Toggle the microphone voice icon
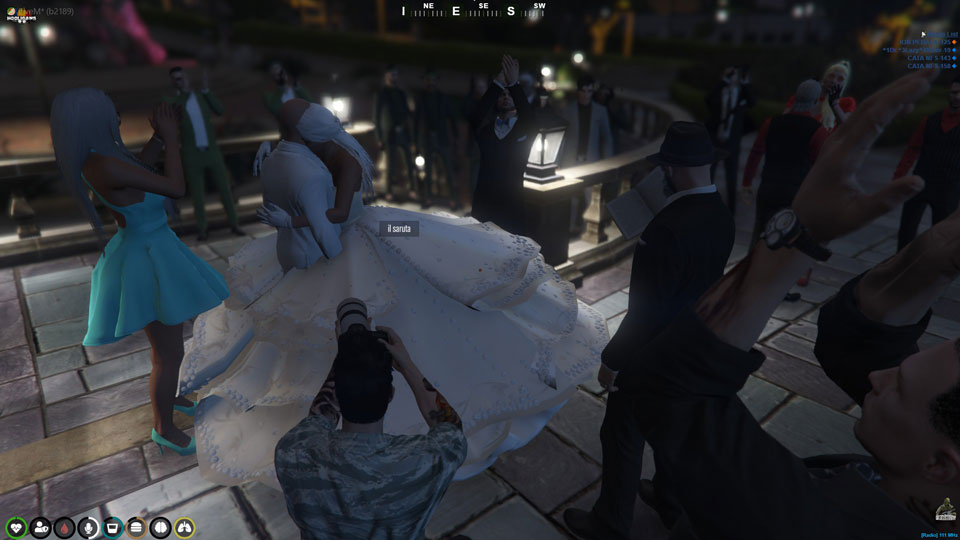 point(88,527)
